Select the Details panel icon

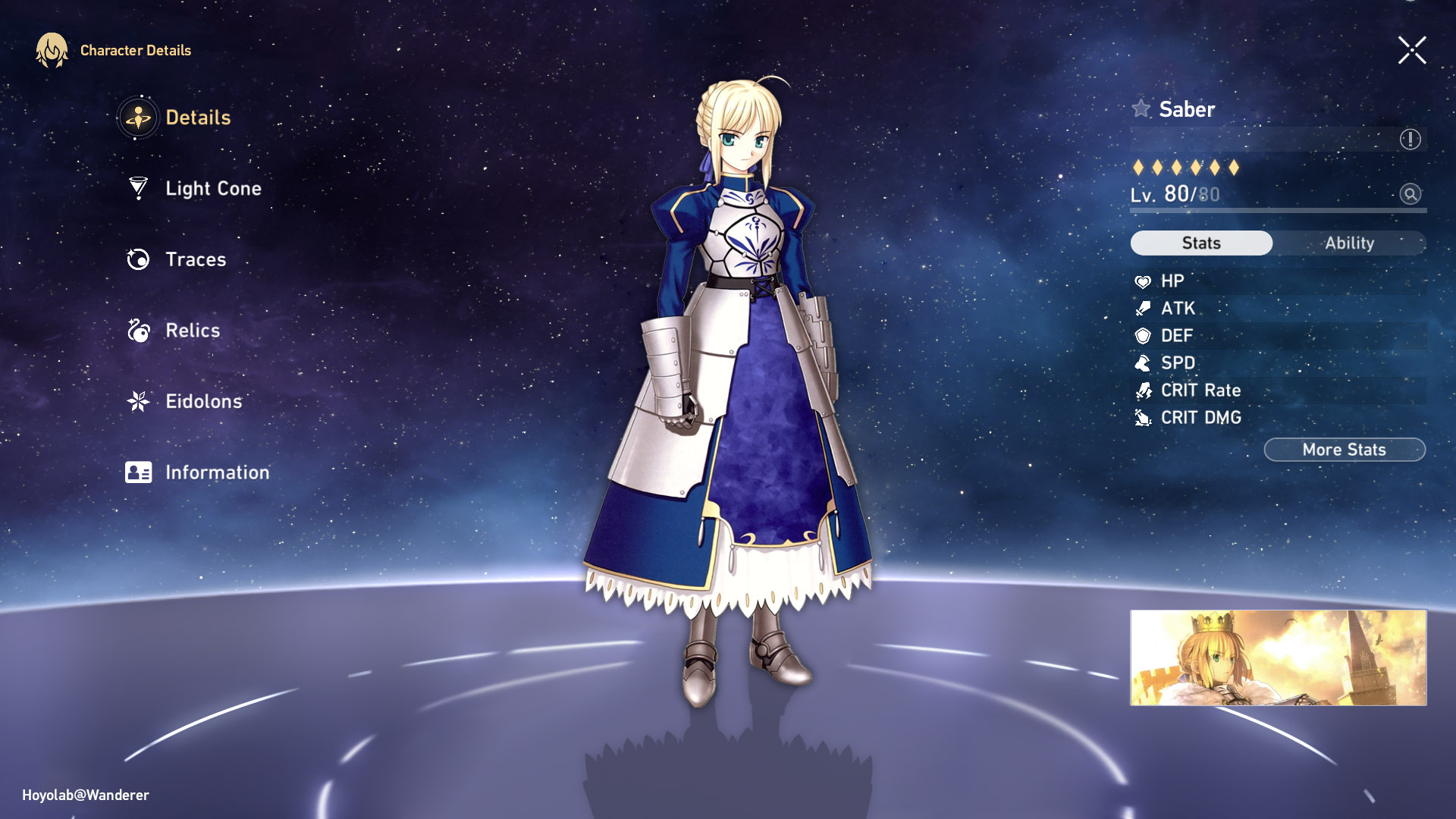(x=137, y=118)
